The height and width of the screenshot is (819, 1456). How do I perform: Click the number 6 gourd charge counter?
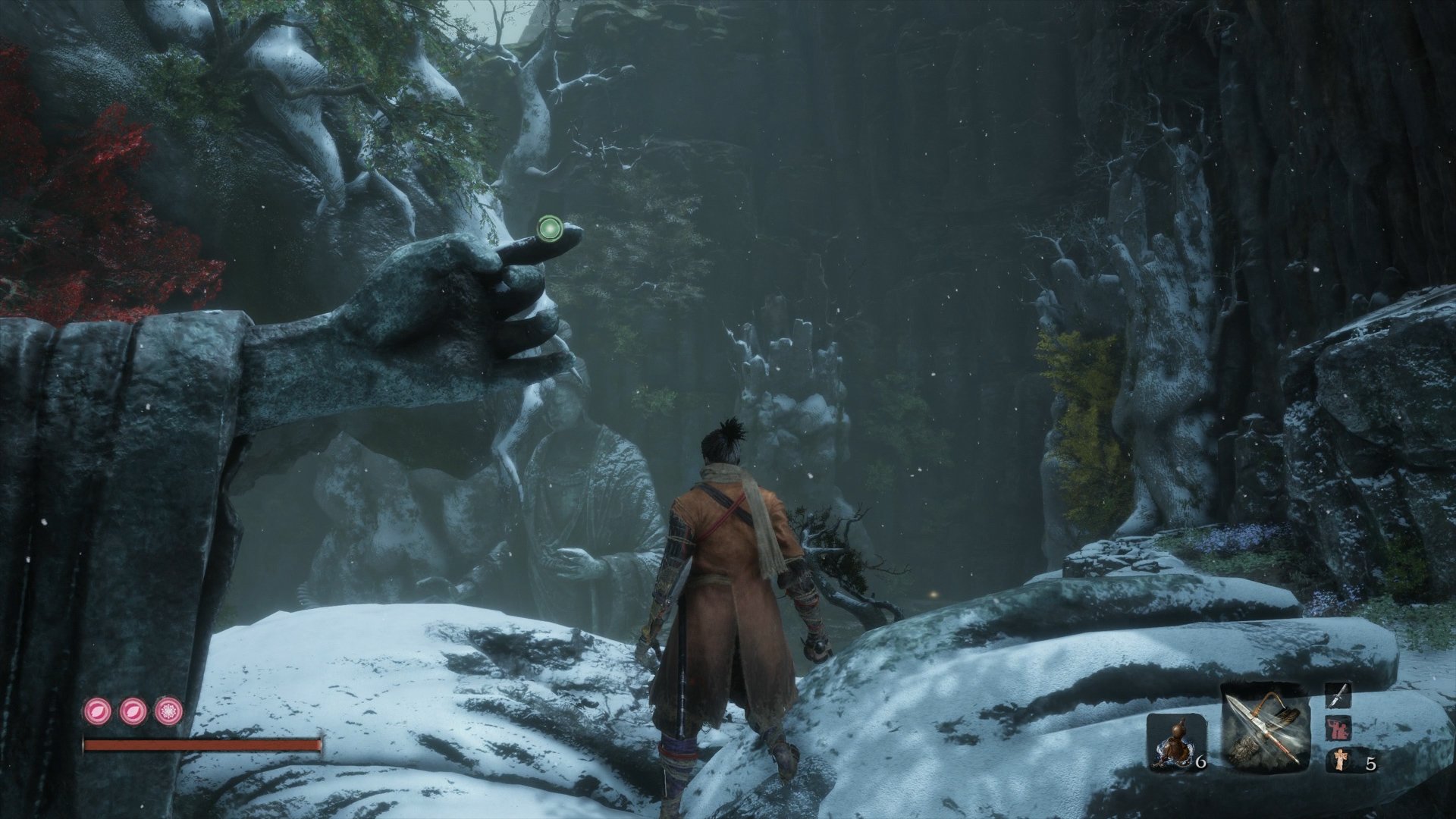point(1200,762)
